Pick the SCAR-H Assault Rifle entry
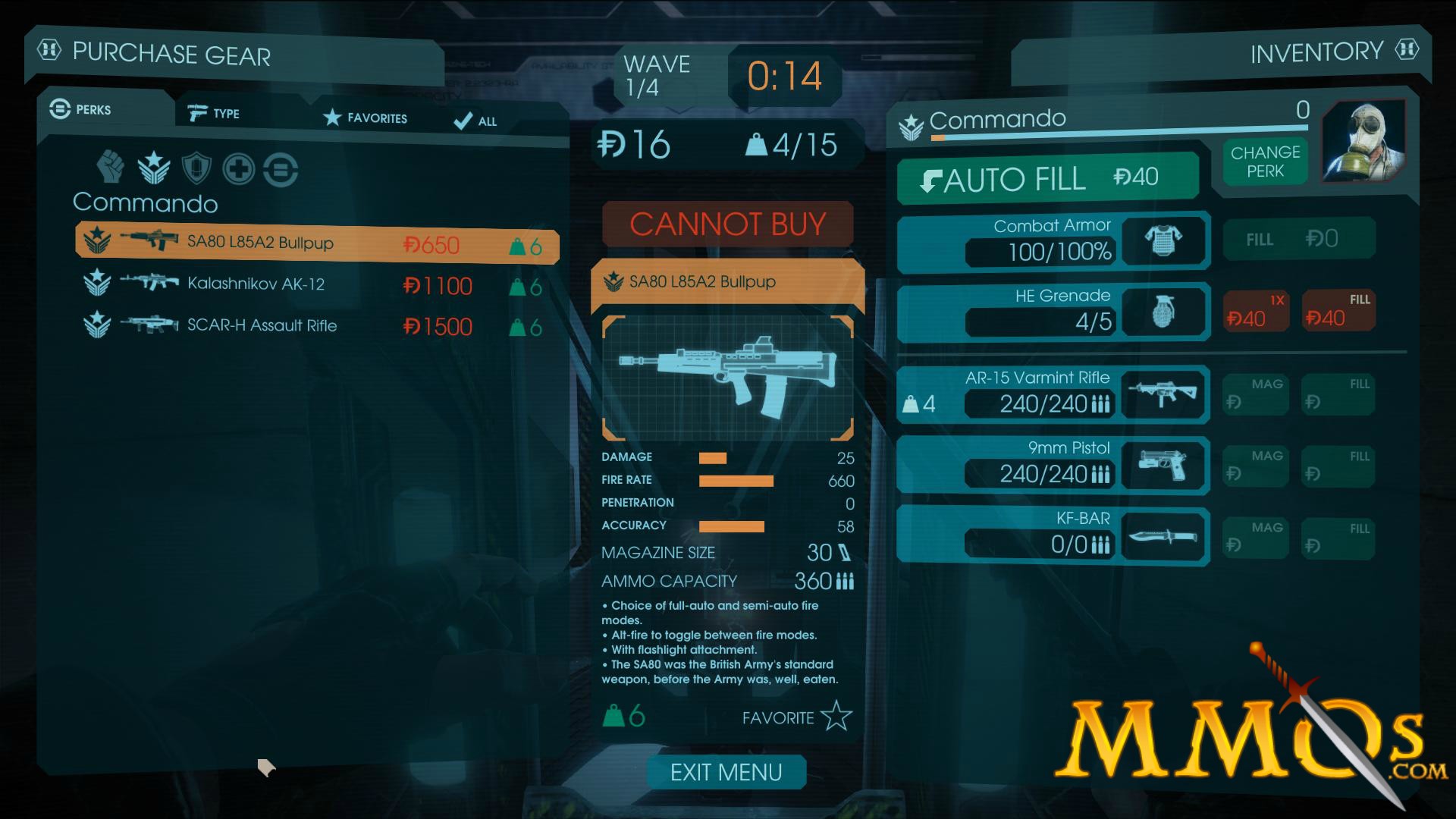Viewport: 1456px width, 819px height. pyautogui.click(x=317, y=325)
